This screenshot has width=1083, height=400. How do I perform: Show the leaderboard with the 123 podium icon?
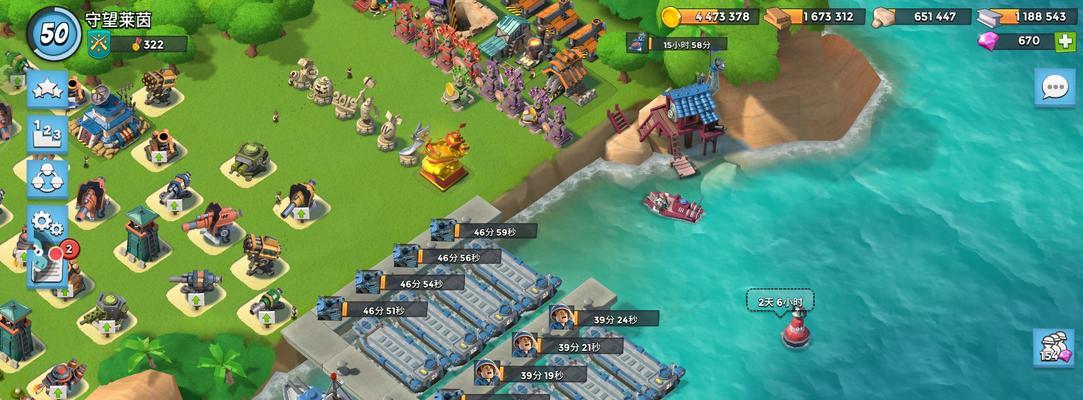(x=47, y=132)
